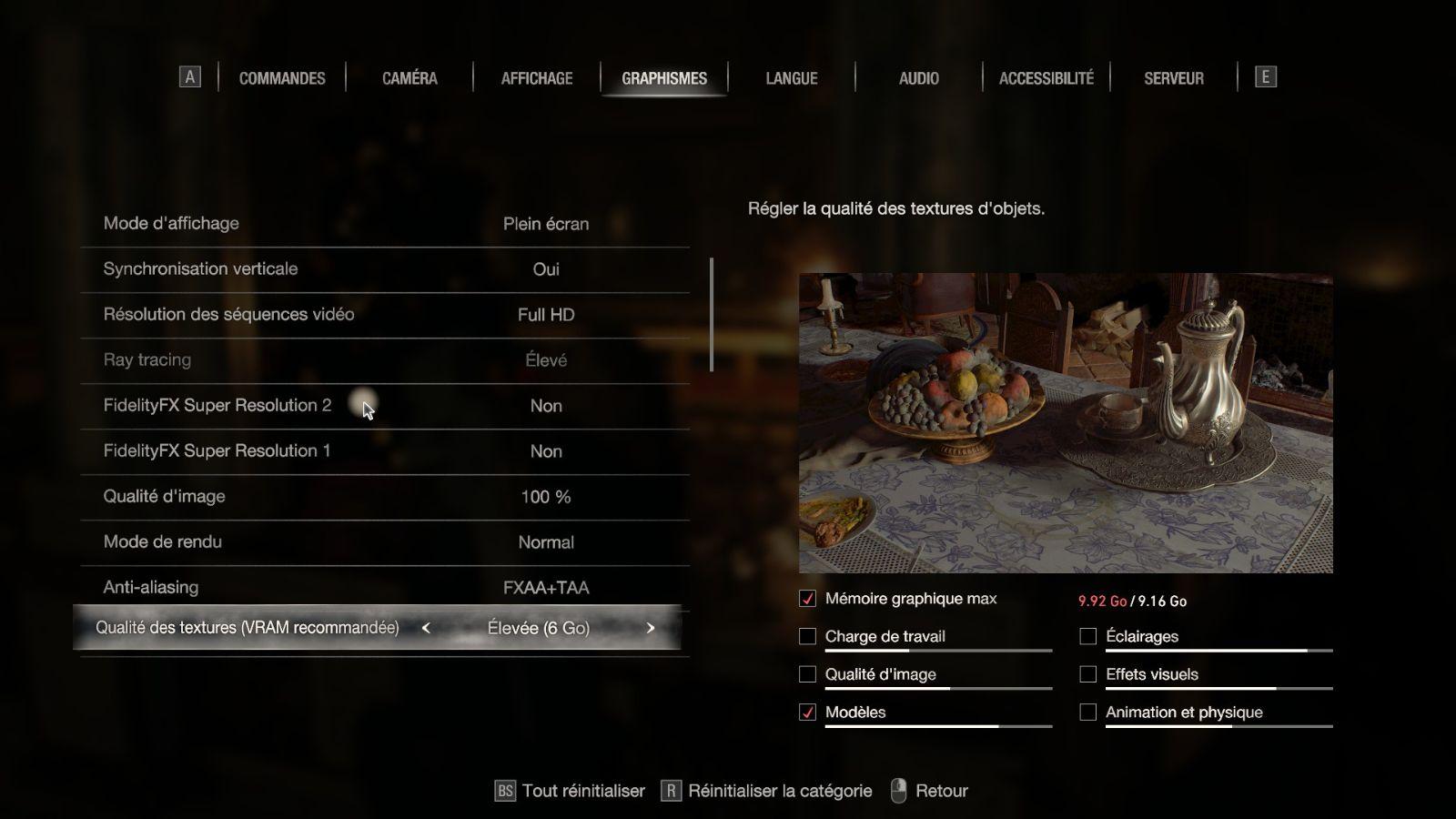Lower texture quality with the left arrow
Viewport: 1456px width, 819px height.
point(426,628)
